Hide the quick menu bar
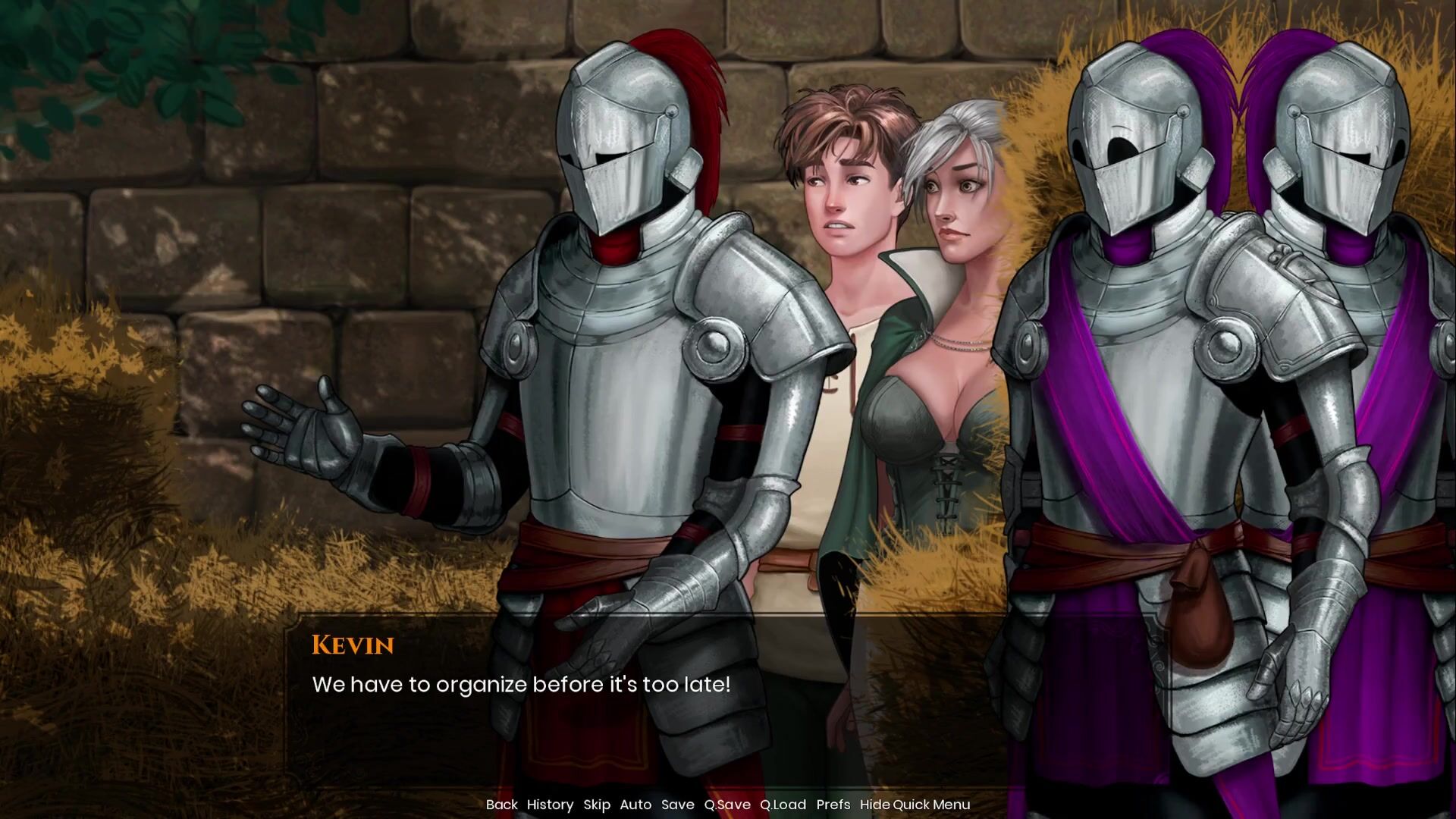1456x819 pixels. point(915,805)
